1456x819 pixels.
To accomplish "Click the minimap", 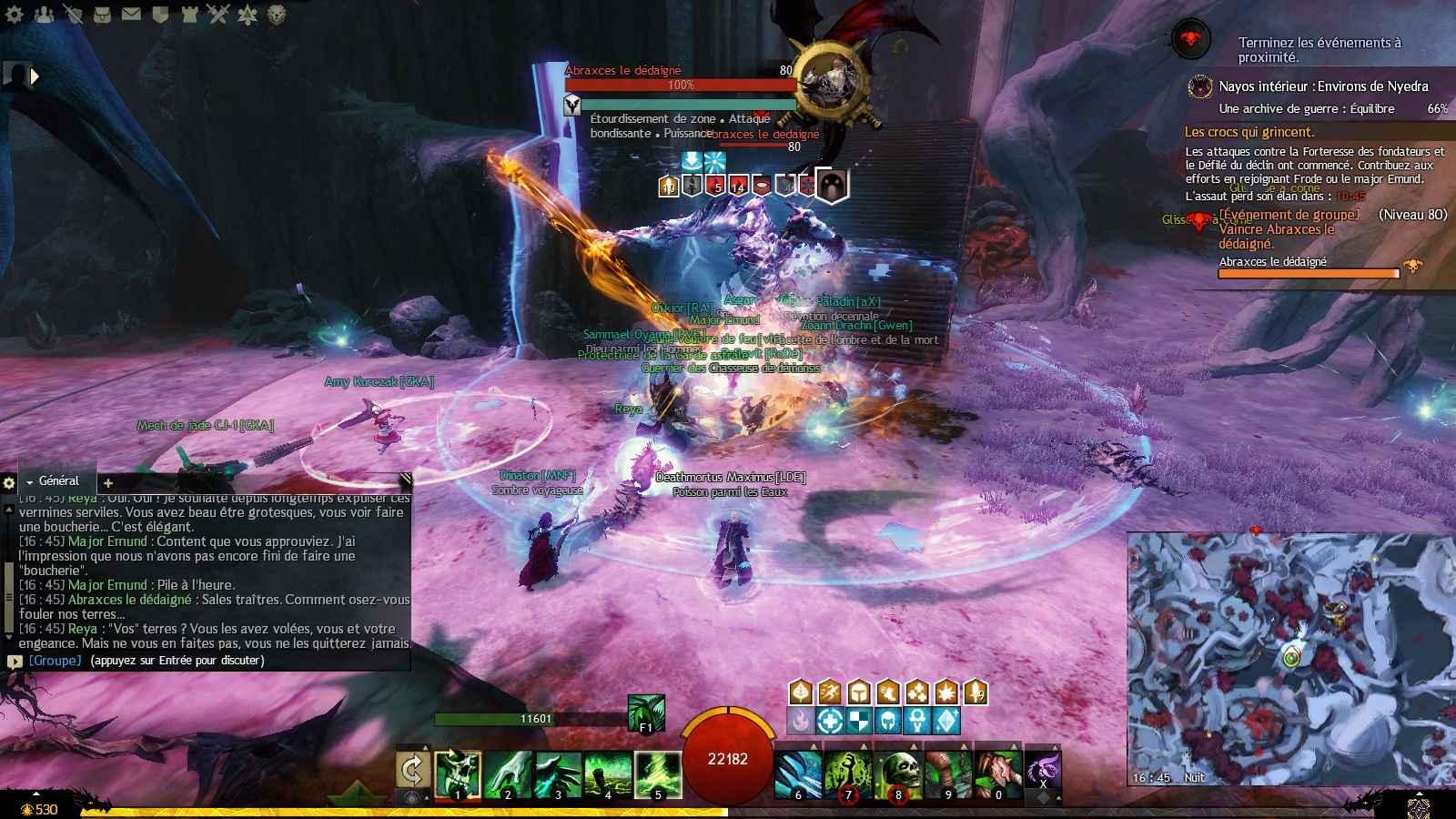I will [x=1290, y=657].
